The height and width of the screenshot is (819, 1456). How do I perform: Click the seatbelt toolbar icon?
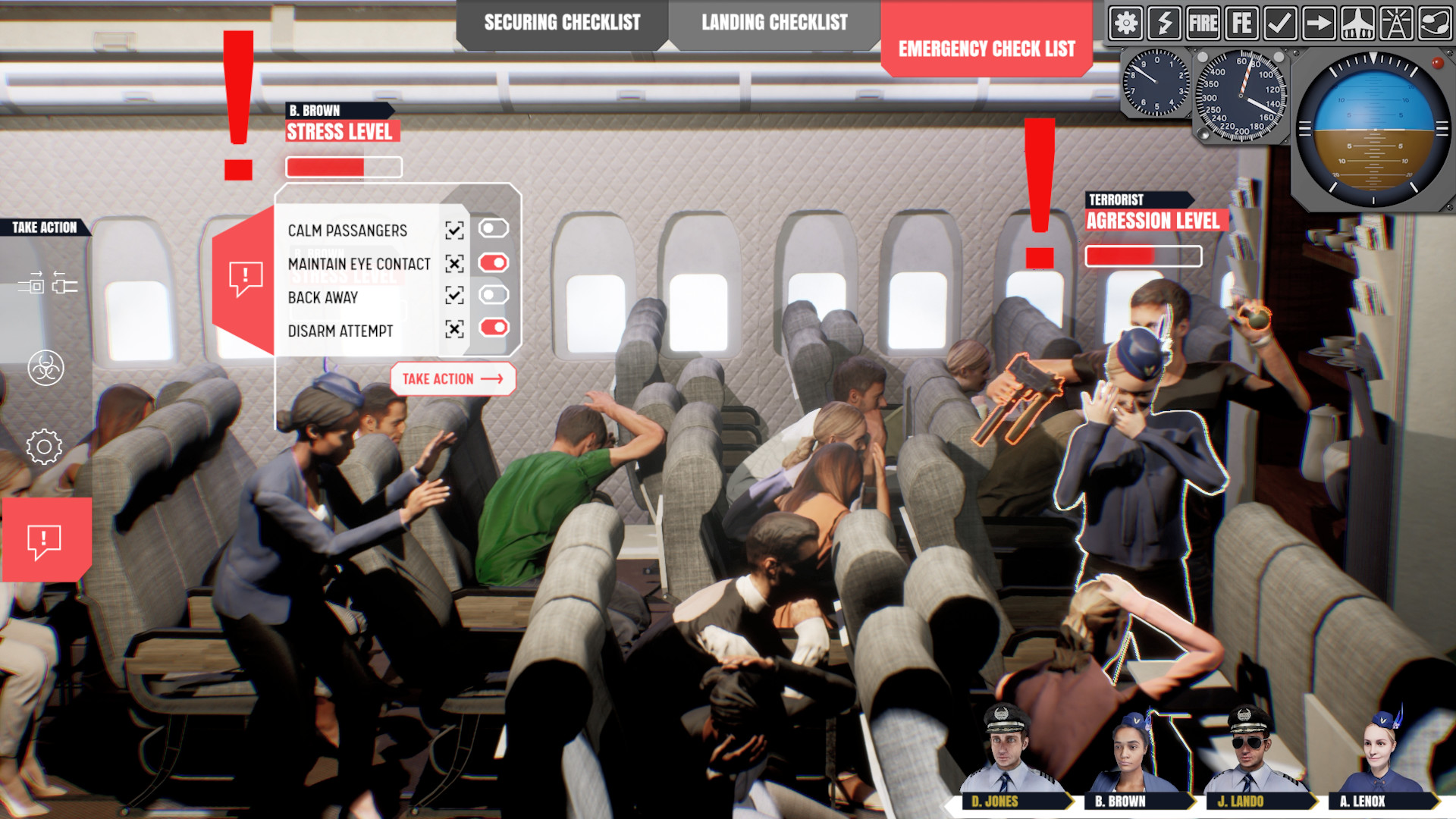[1436, 24]
